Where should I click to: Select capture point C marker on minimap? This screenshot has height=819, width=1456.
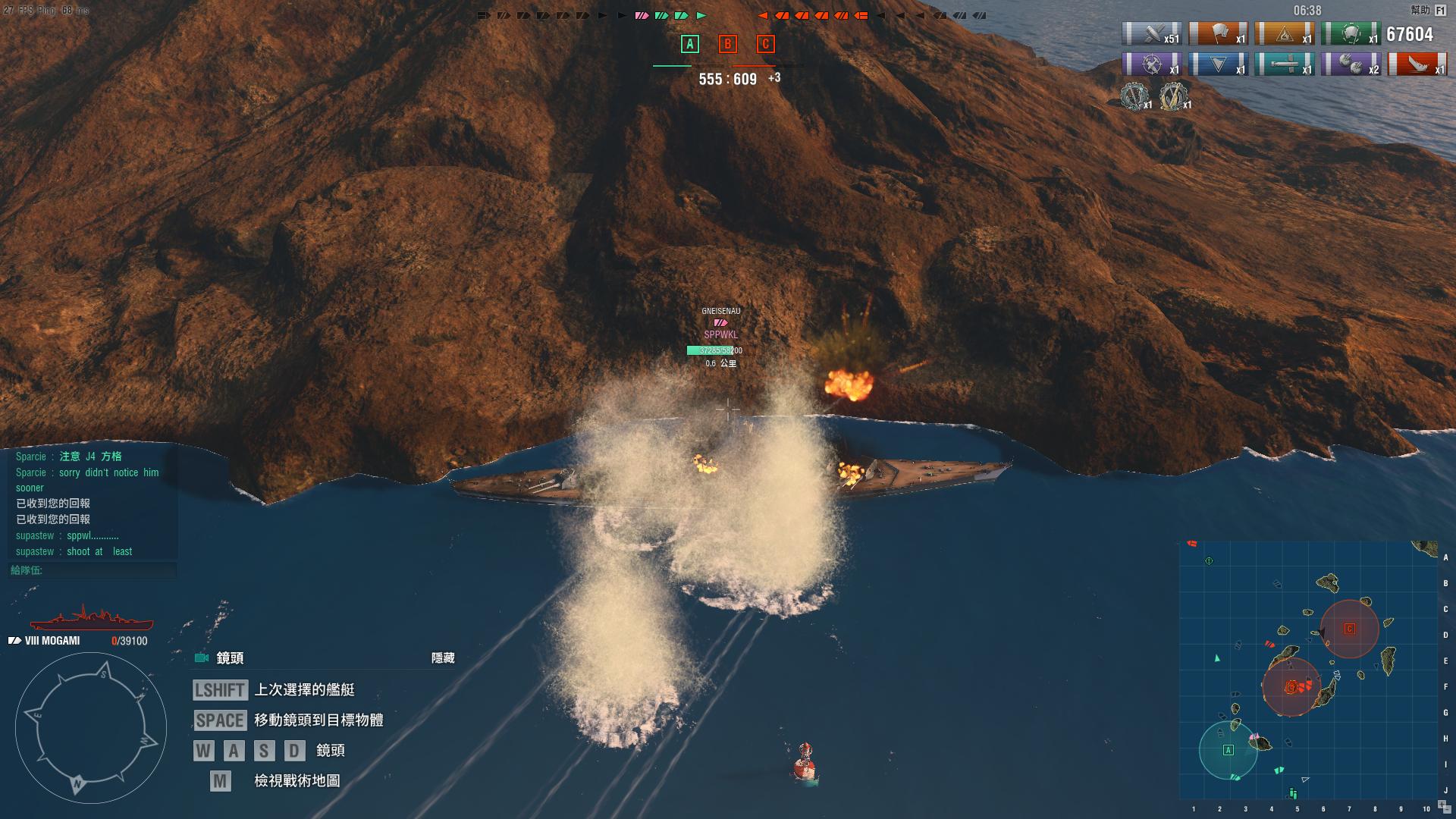(1350, 629)
